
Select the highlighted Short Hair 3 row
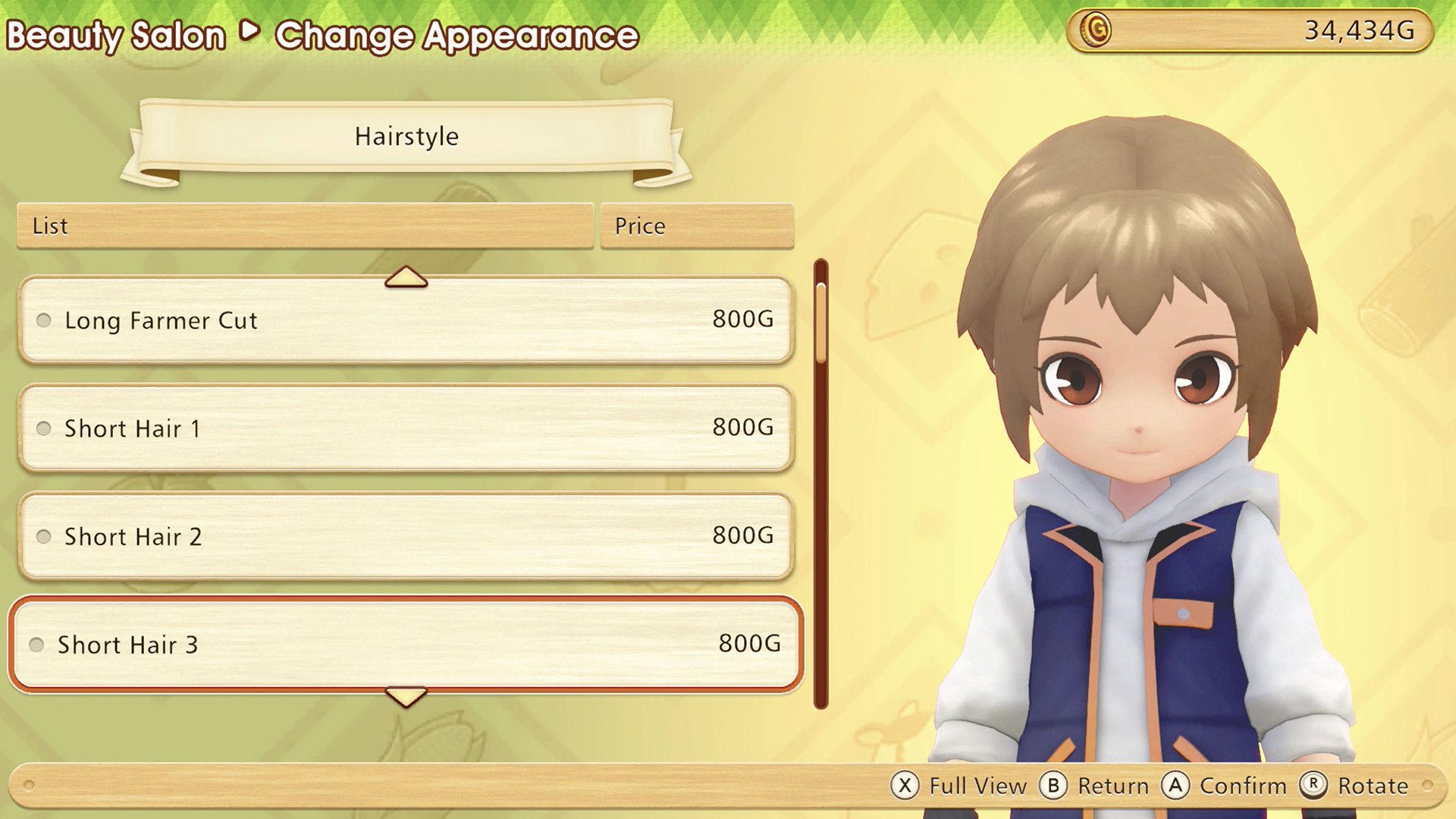[406, 645]
